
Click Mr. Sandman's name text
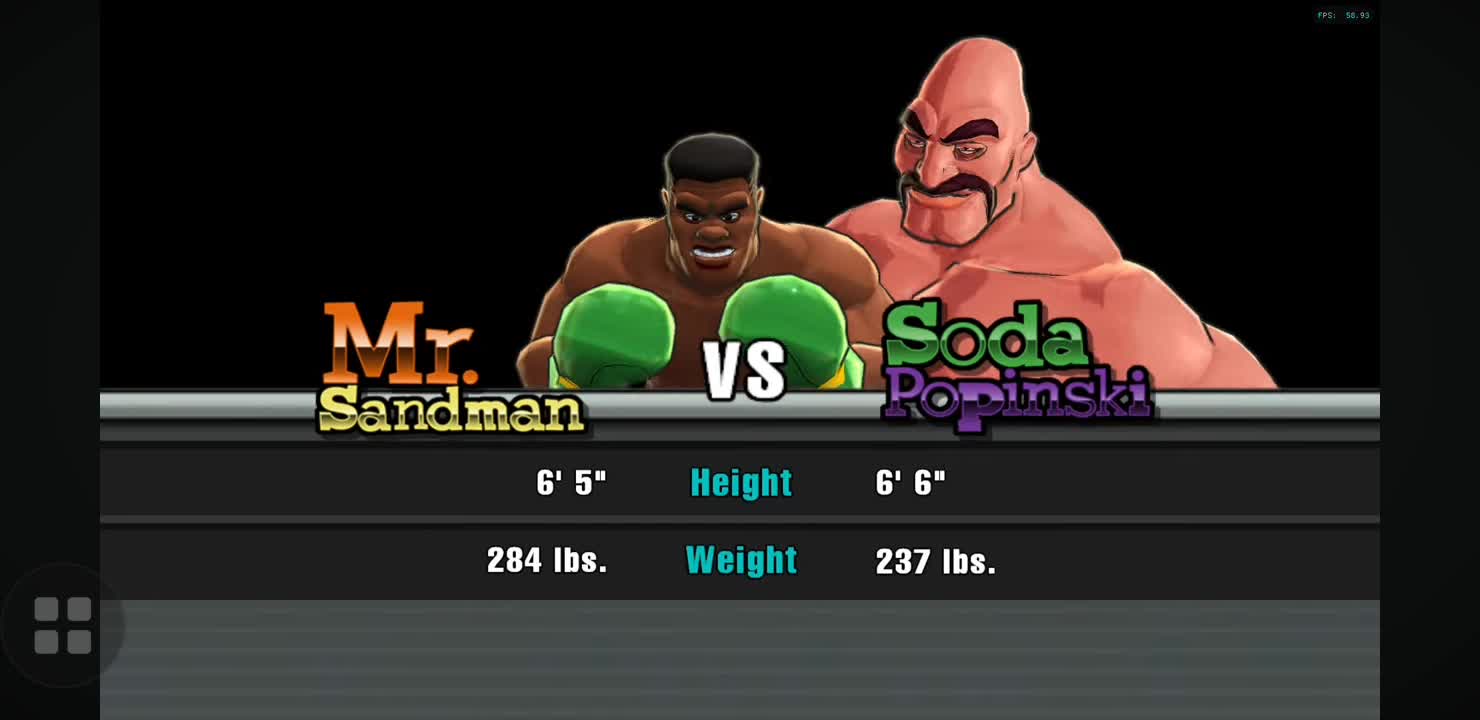(450, 370)
